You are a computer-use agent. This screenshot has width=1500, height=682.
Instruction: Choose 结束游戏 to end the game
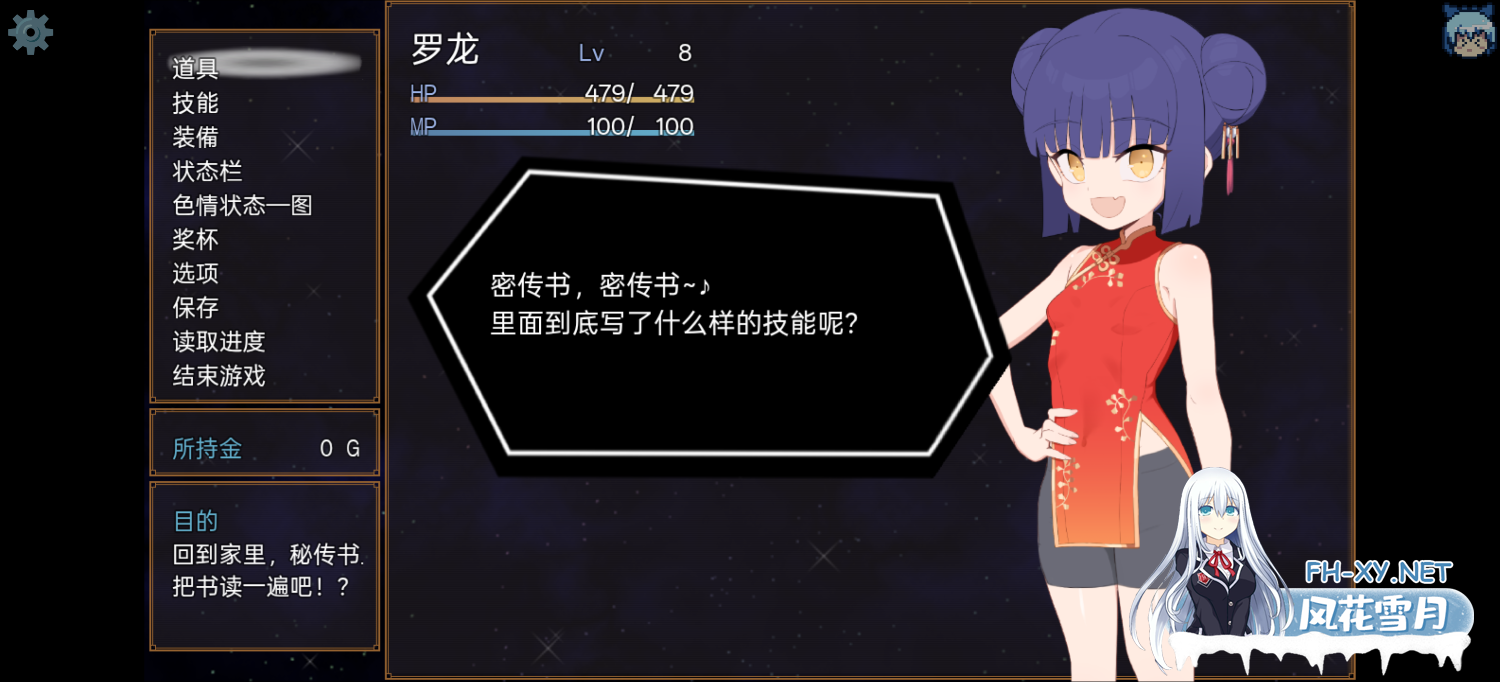tap(219, 376)
